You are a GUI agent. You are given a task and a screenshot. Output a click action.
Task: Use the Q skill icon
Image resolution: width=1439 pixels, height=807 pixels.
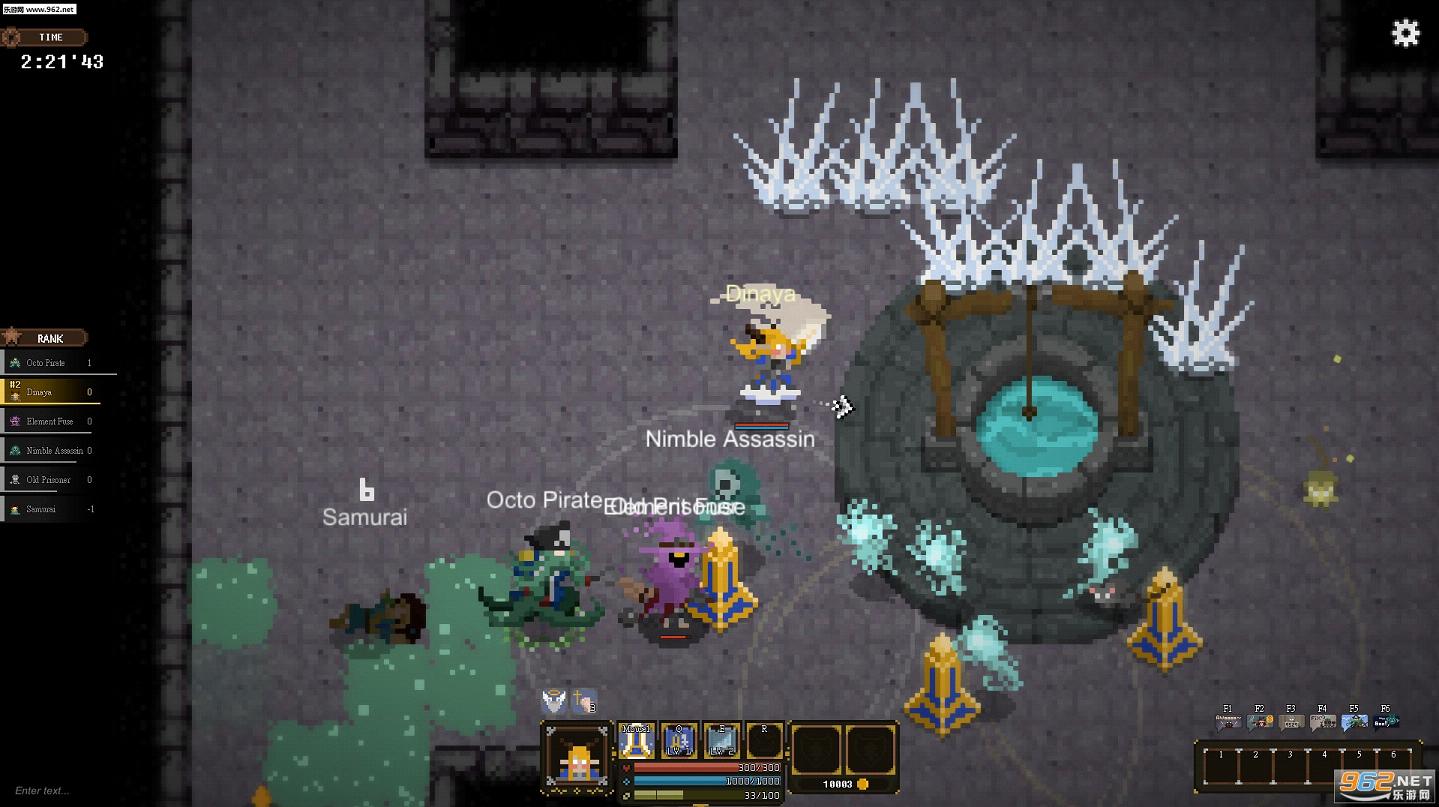679,741
